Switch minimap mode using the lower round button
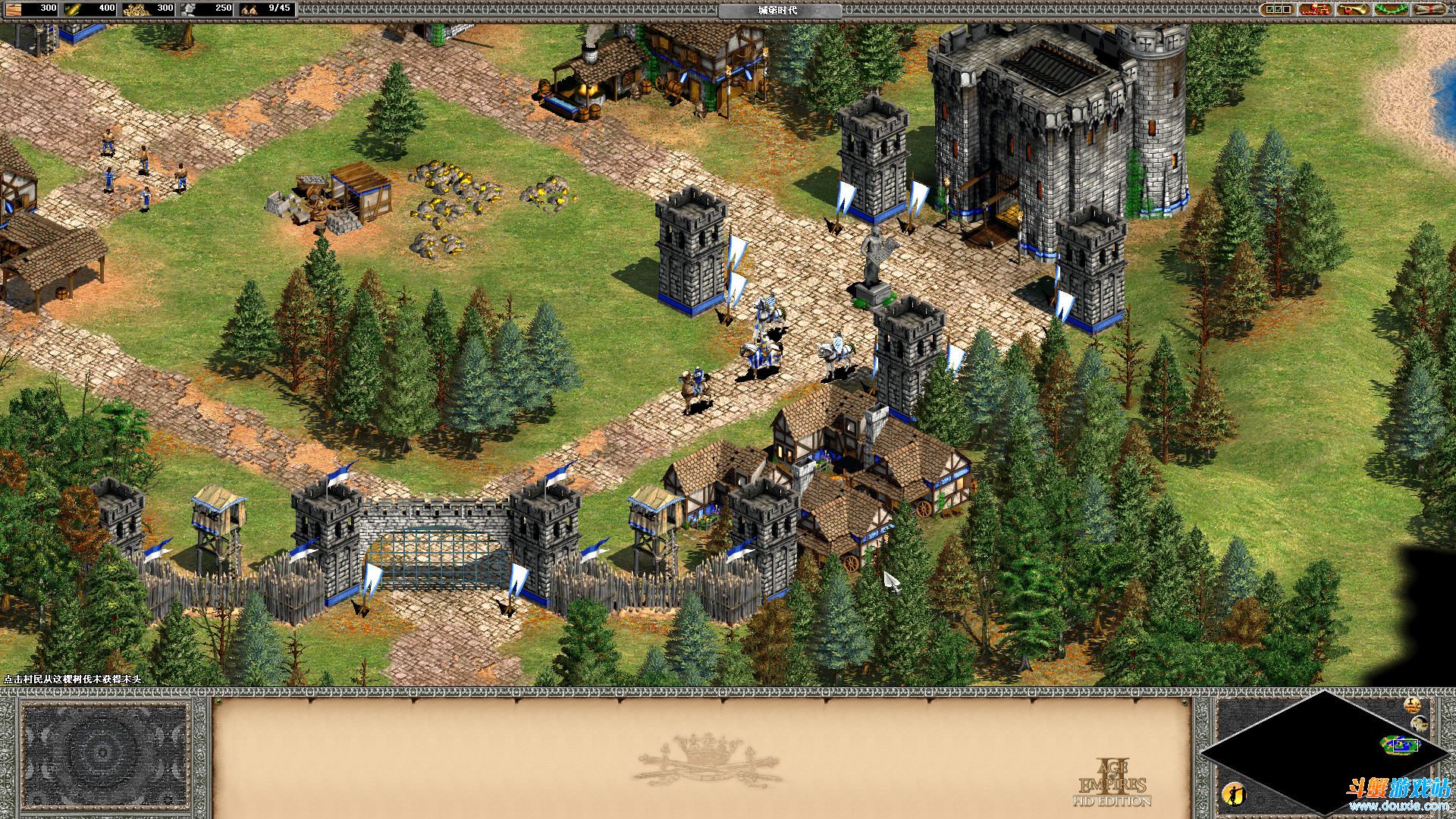The height and width of the screenshot is (819, 1456). (1420, 724)
